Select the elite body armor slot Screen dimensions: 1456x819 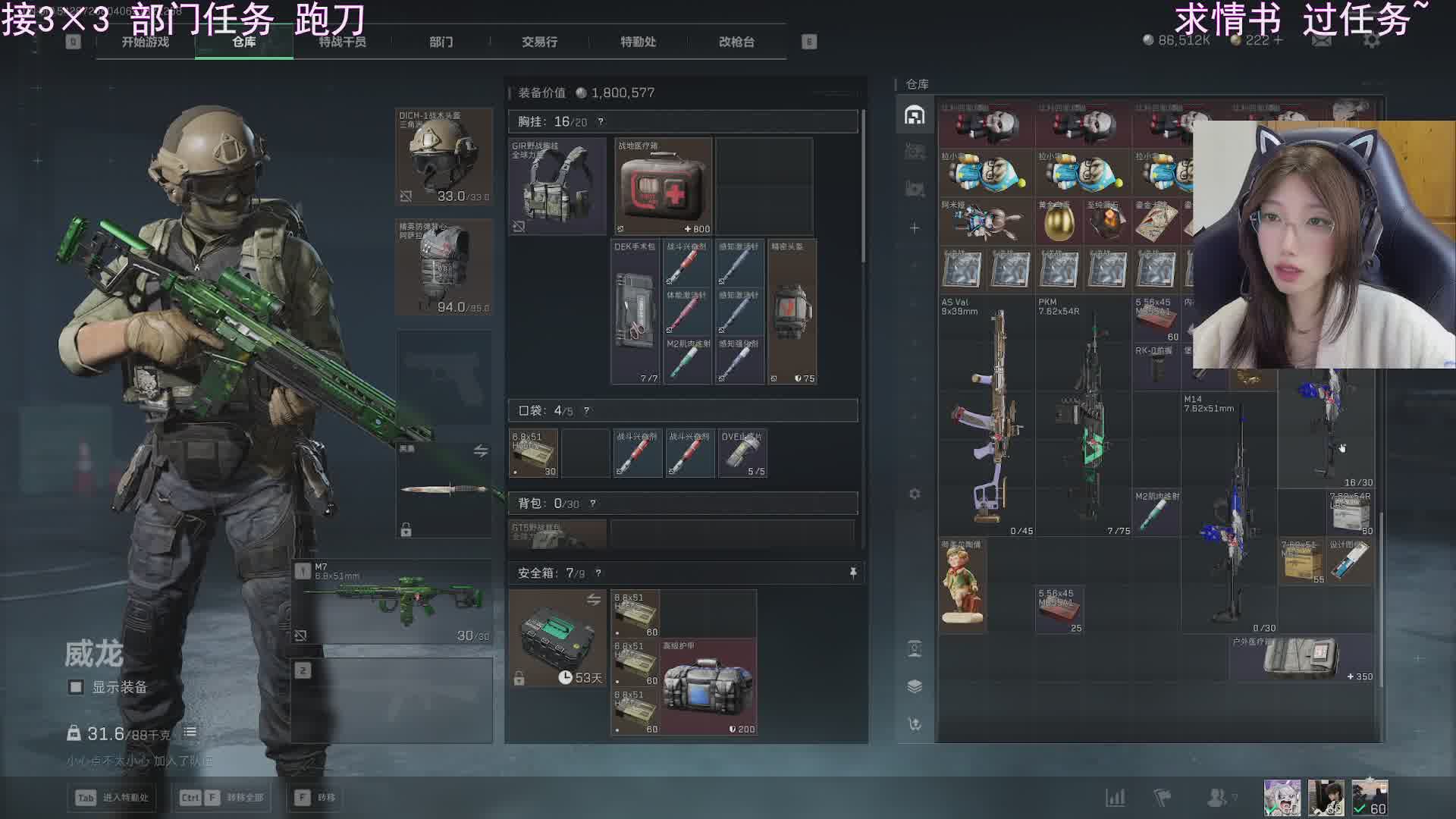444,267
